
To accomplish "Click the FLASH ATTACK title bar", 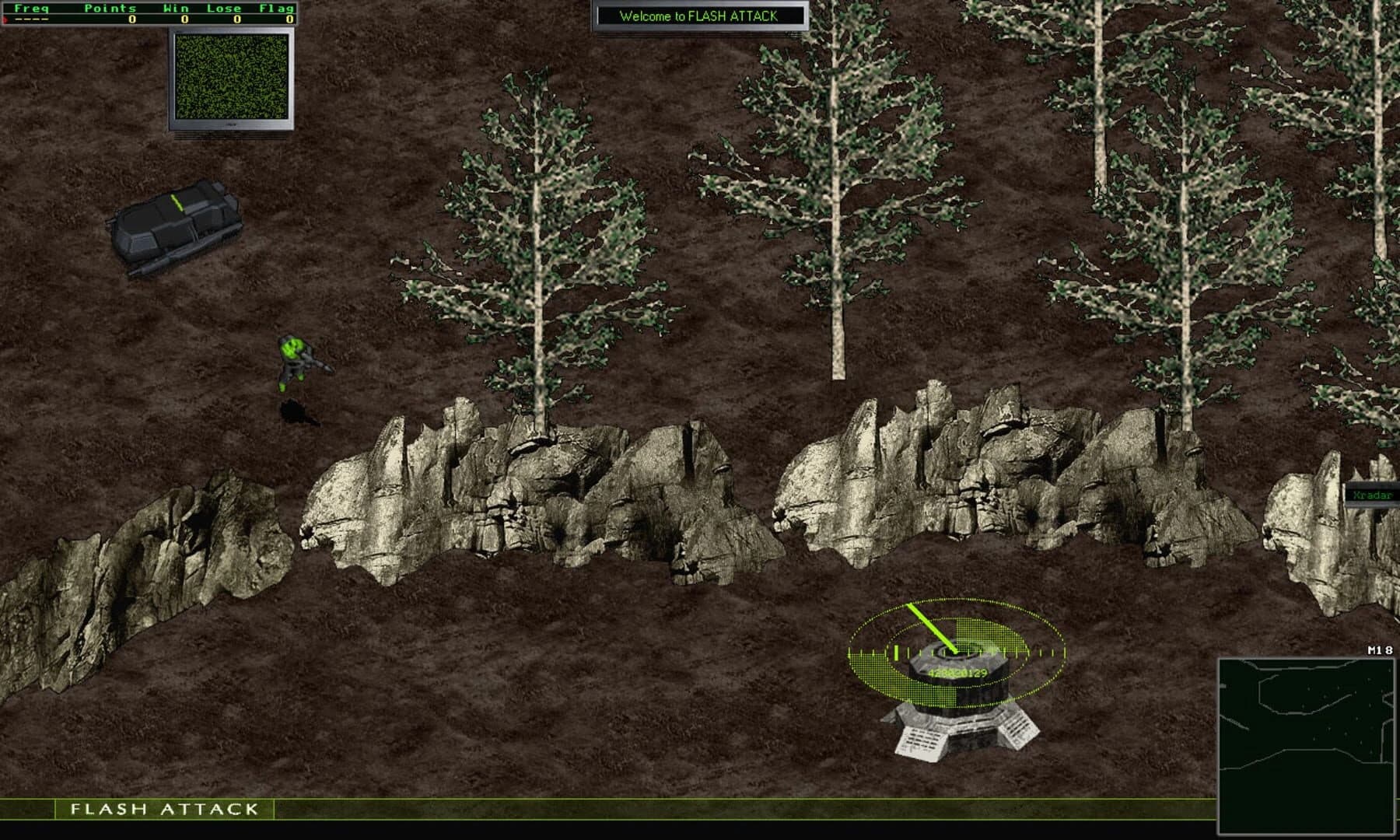I will [165, 810].
